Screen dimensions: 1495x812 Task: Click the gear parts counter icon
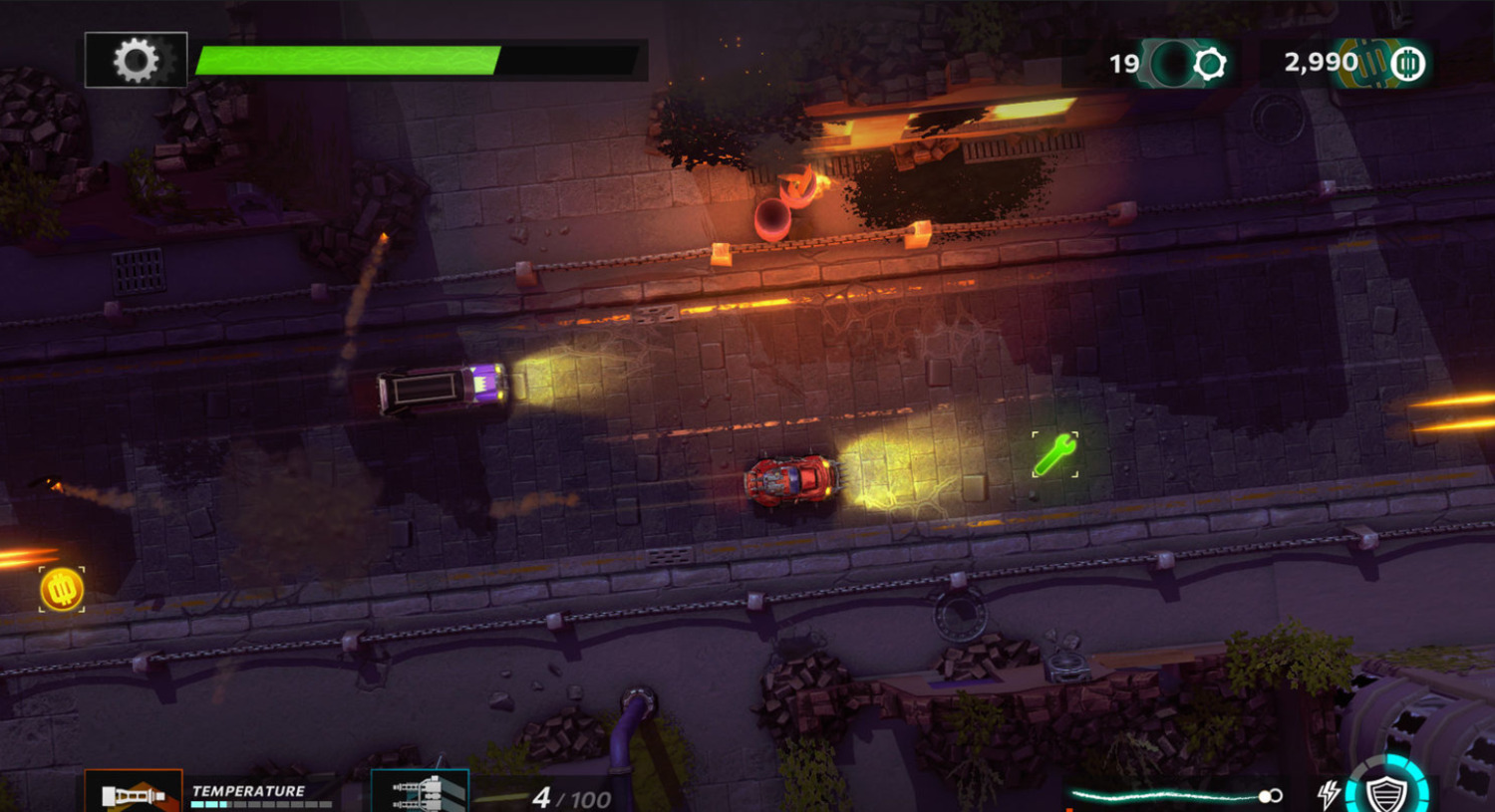[1209, 65]
